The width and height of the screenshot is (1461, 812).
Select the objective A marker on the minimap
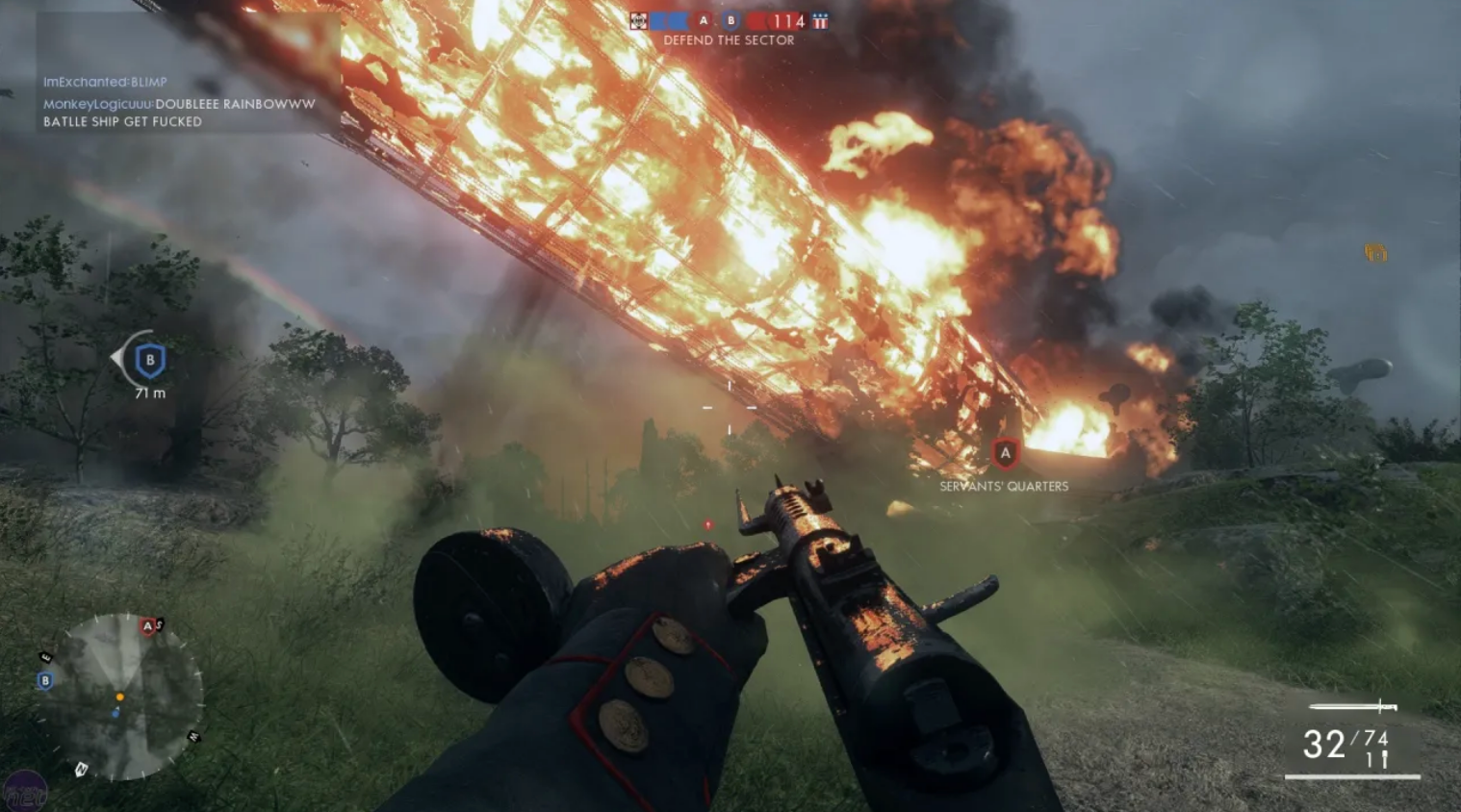coord(147,625)
